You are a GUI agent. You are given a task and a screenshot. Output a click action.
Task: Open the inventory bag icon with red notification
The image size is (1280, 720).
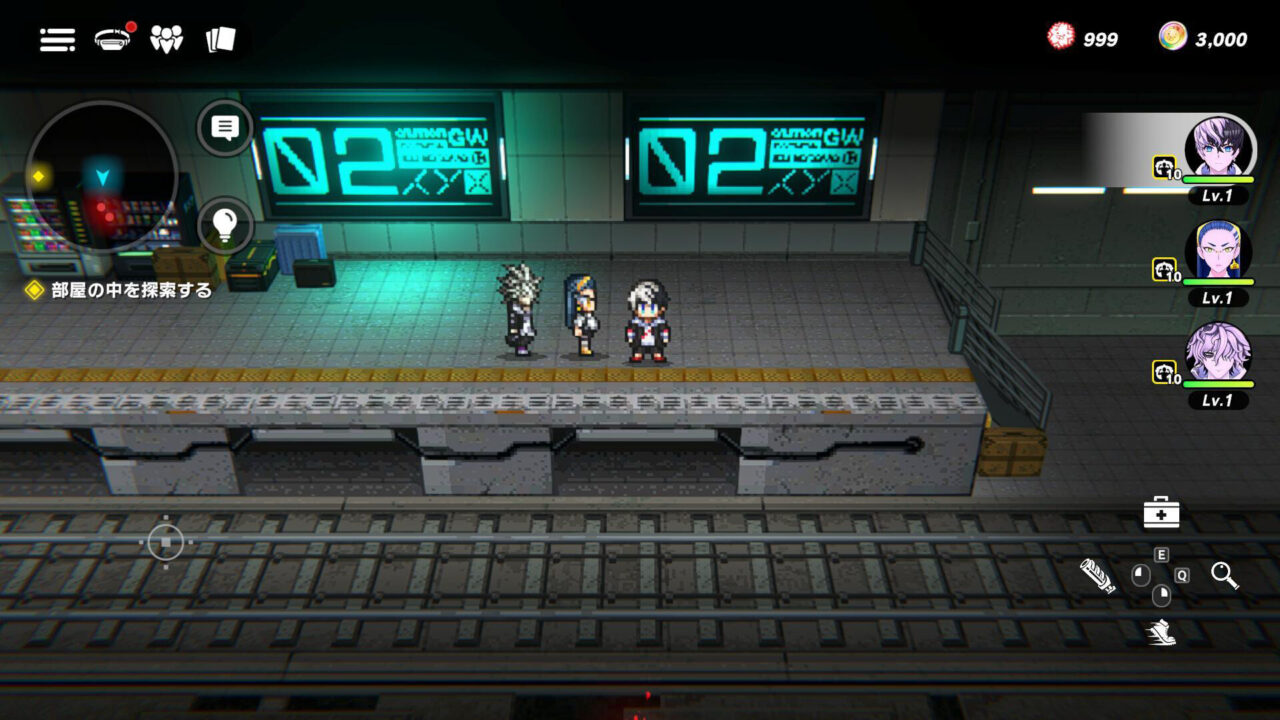tap(113, 37)
